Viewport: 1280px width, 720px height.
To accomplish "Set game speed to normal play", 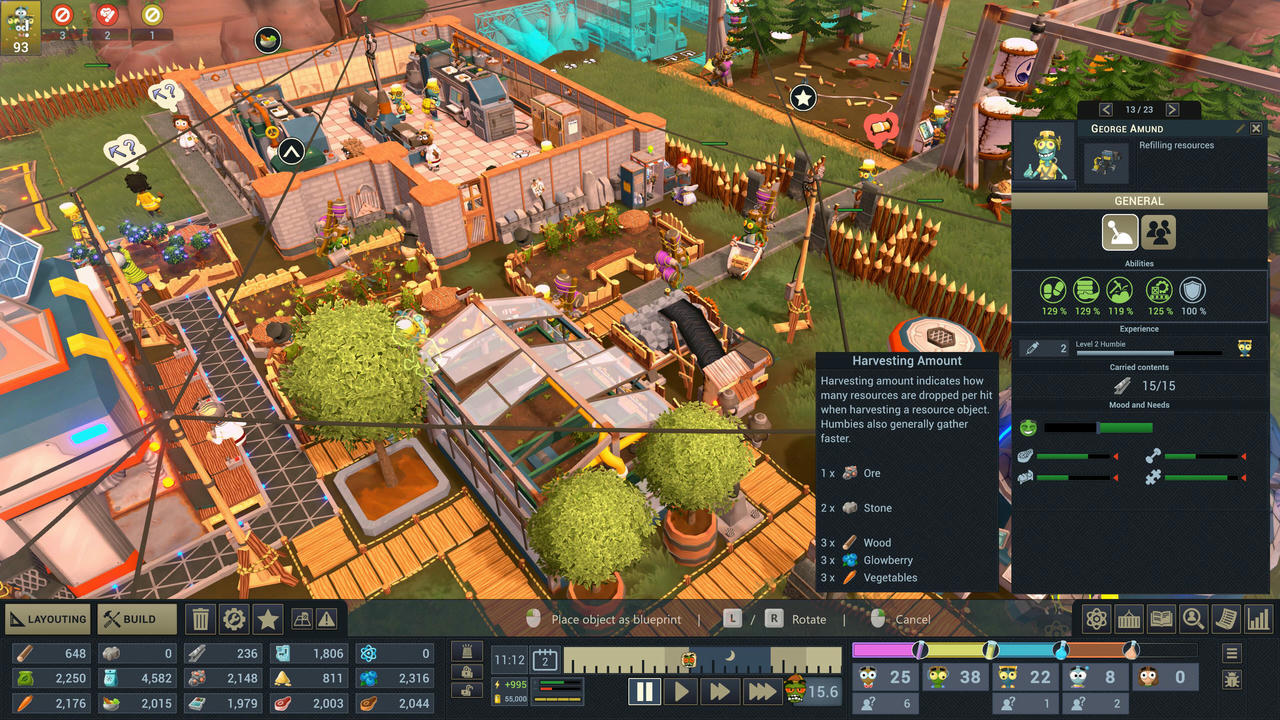I will click(x=682, y=691).
